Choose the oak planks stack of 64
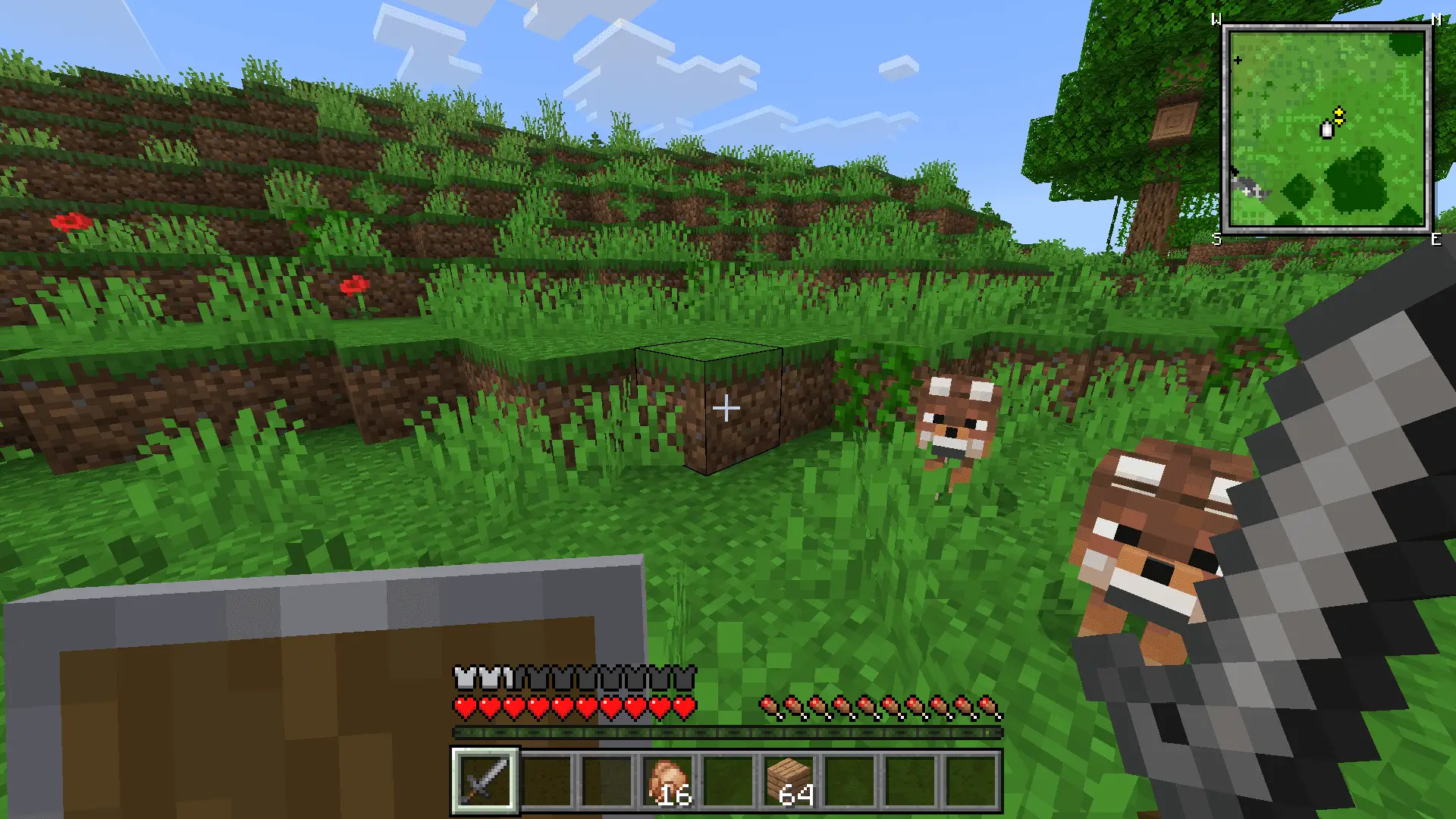The width and height of the screenshot is (1456, 819). coord(789,780)
